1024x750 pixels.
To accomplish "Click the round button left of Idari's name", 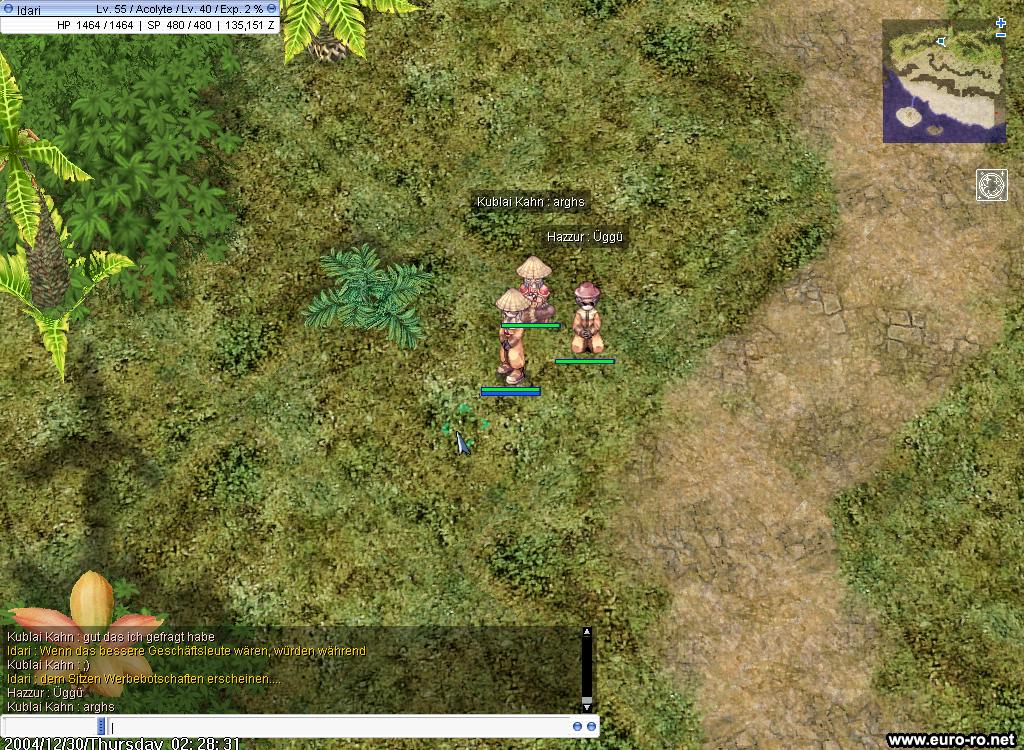I will [9, 9].
